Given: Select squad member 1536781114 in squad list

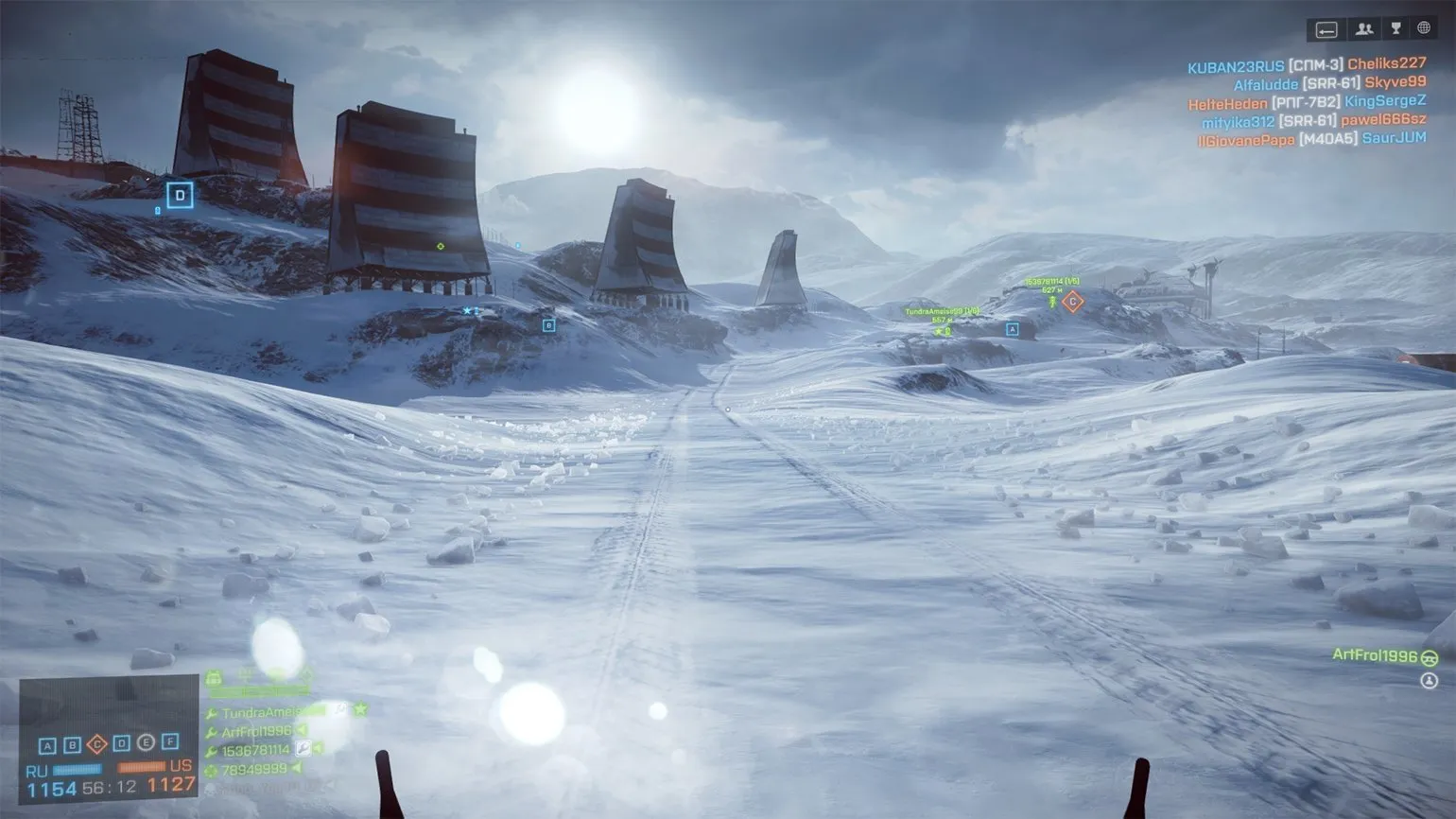Looking at the screenshot, I should click(x=255, y=750).
